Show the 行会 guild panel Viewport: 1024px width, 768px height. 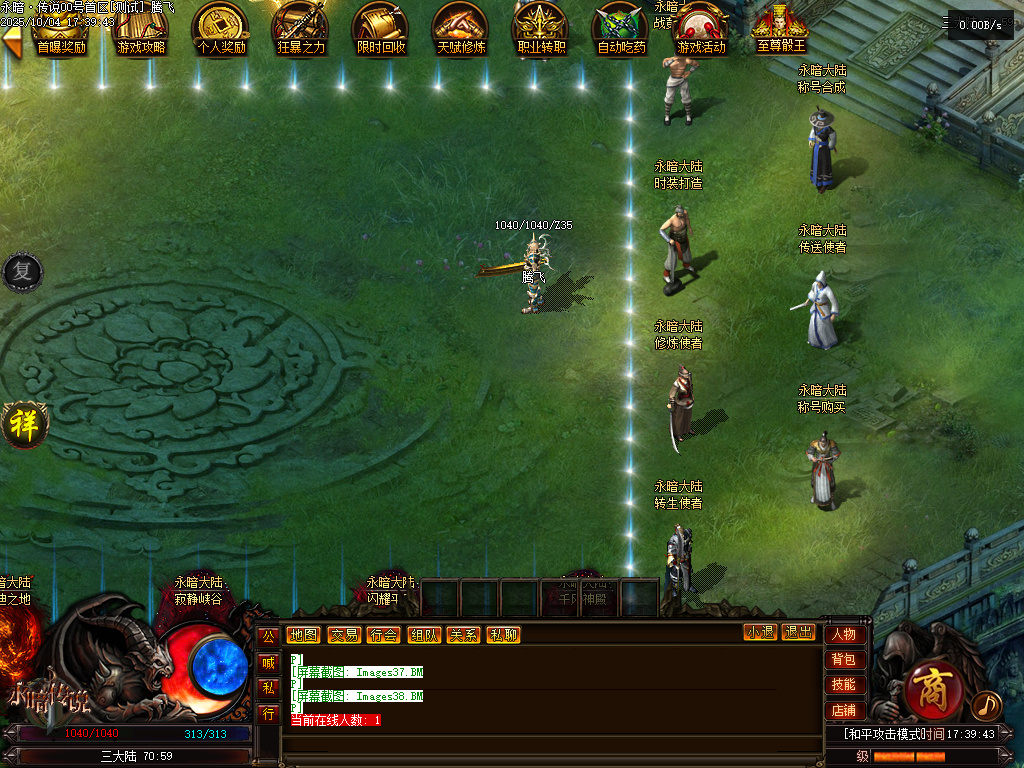point(383,634)
